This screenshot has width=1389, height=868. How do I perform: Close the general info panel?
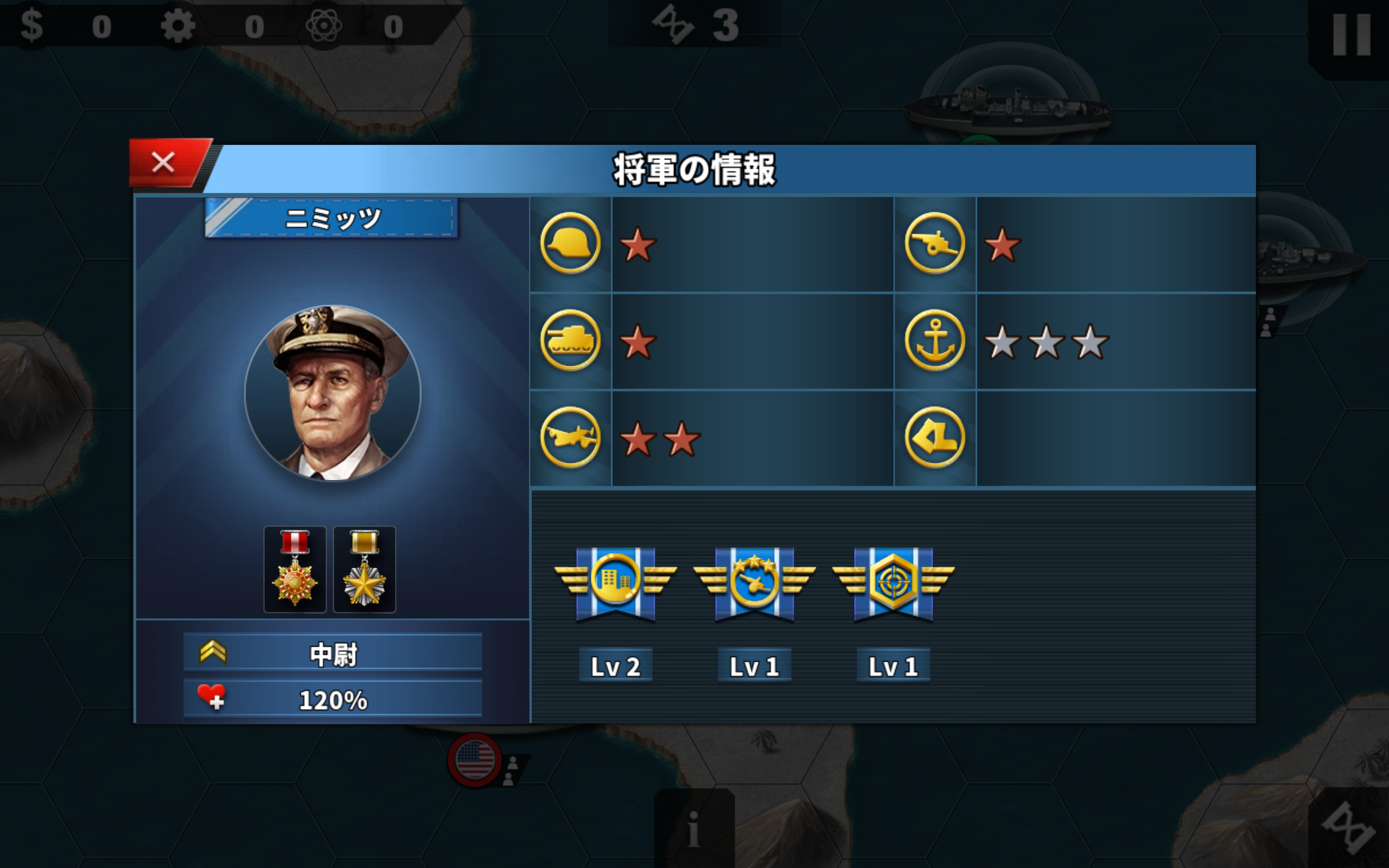click(x=163, y=162)
